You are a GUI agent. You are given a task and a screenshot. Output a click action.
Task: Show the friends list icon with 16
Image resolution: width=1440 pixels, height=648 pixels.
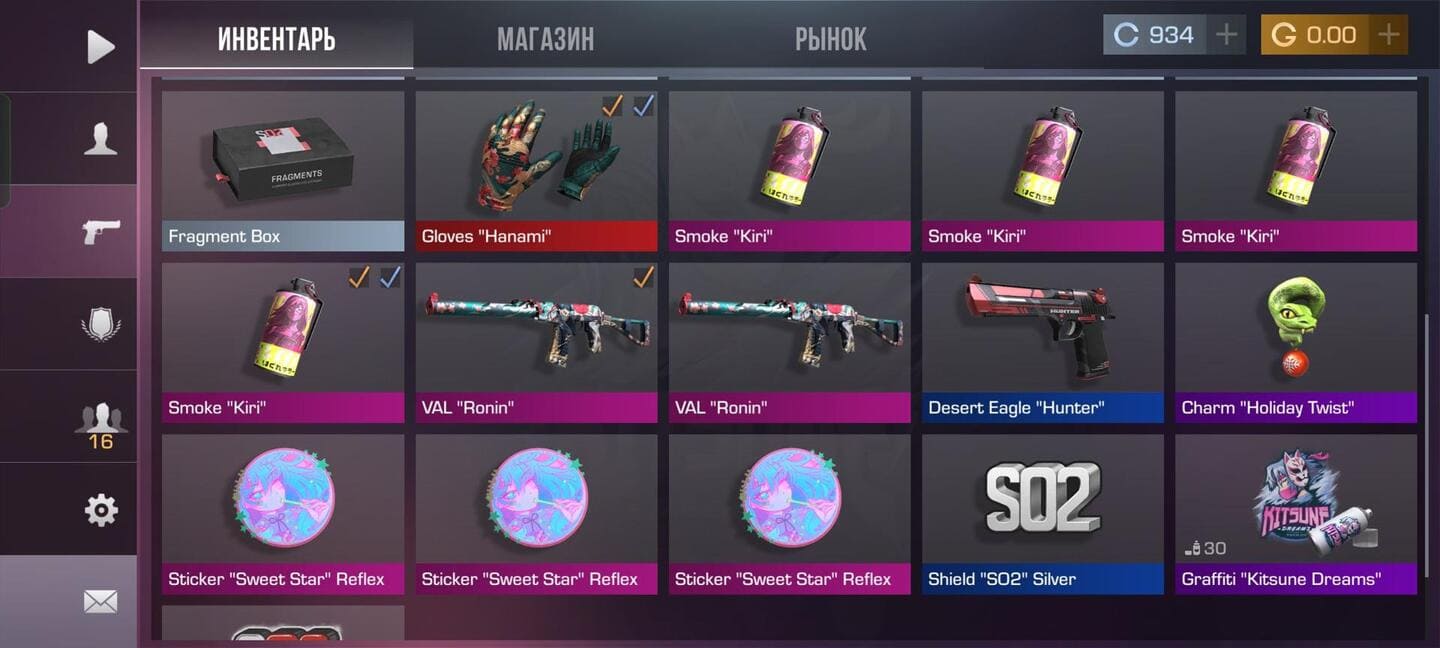(100, 421)
